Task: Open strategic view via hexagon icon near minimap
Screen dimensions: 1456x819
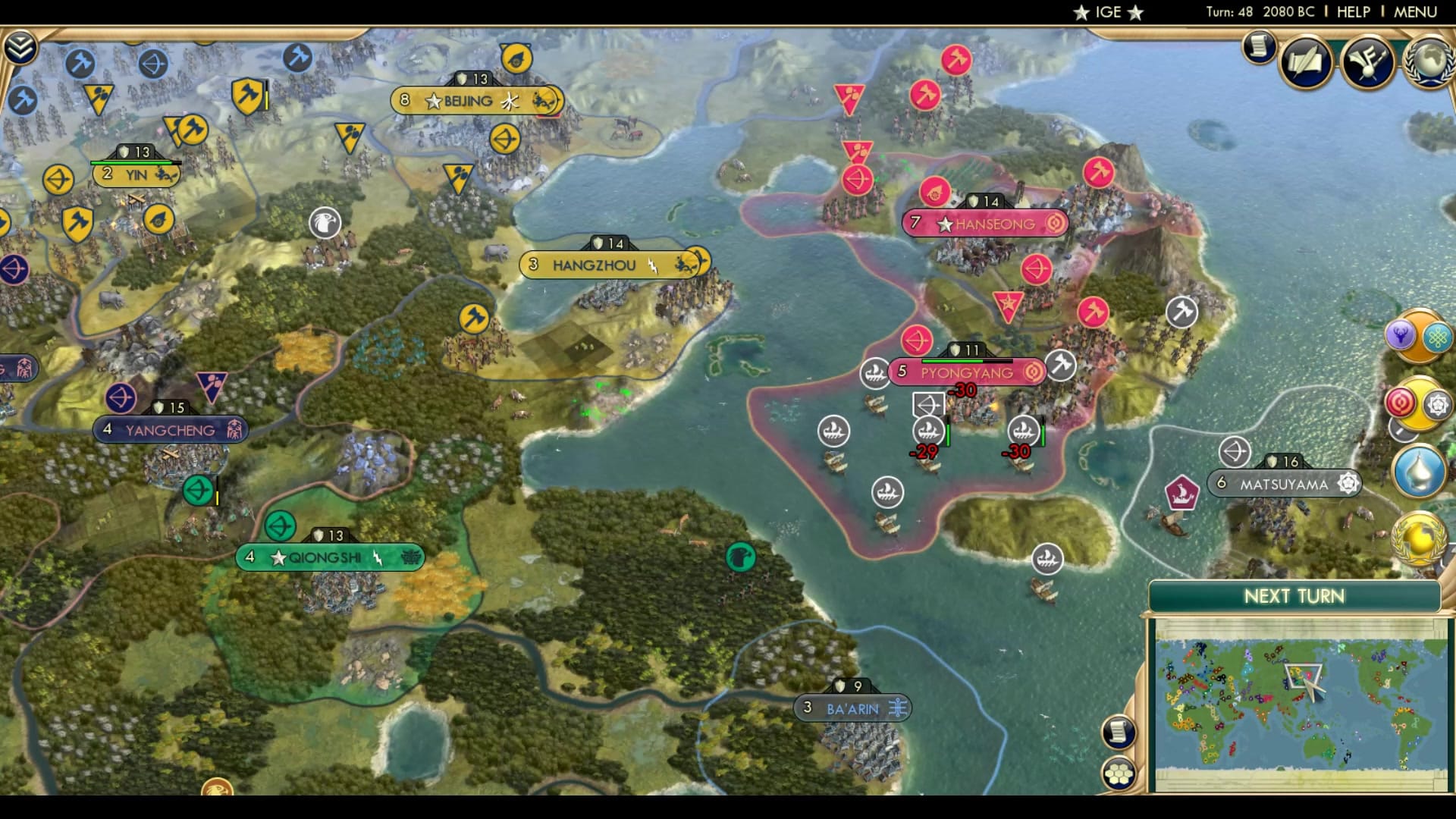Action: coord(1120,774)
